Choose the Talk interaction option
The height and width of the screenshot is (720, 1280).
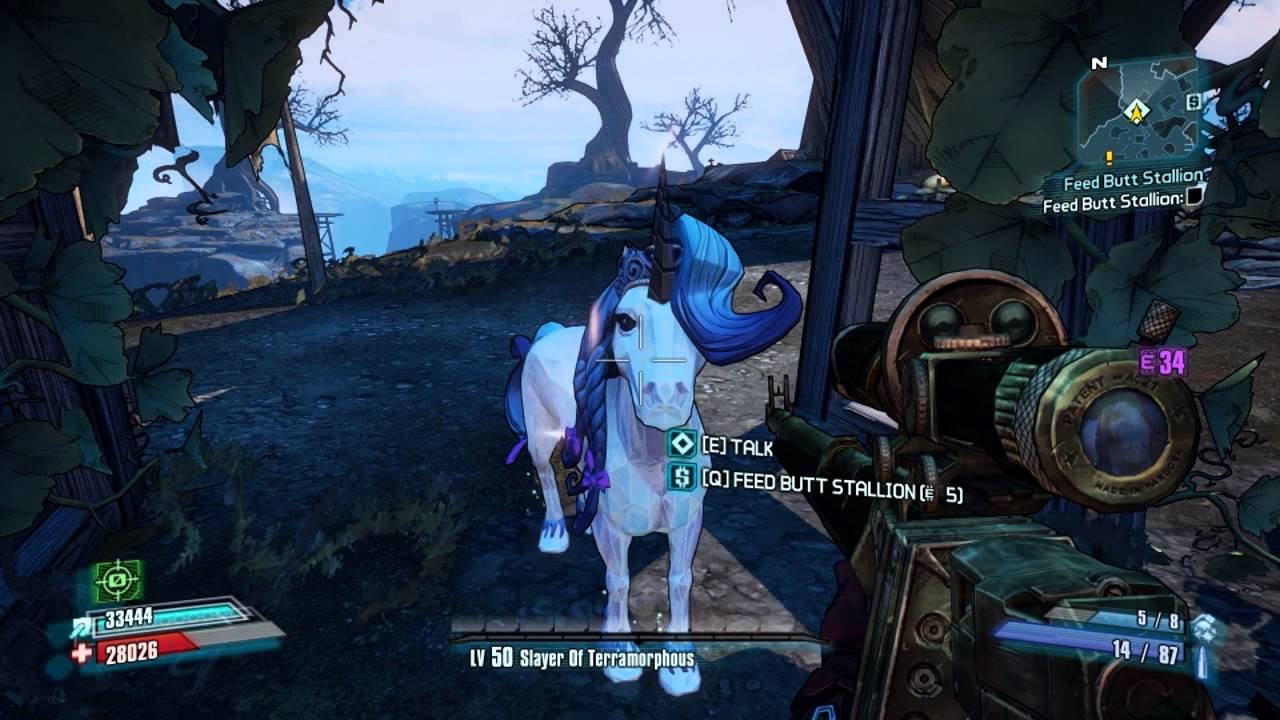[x=682, y=445]
